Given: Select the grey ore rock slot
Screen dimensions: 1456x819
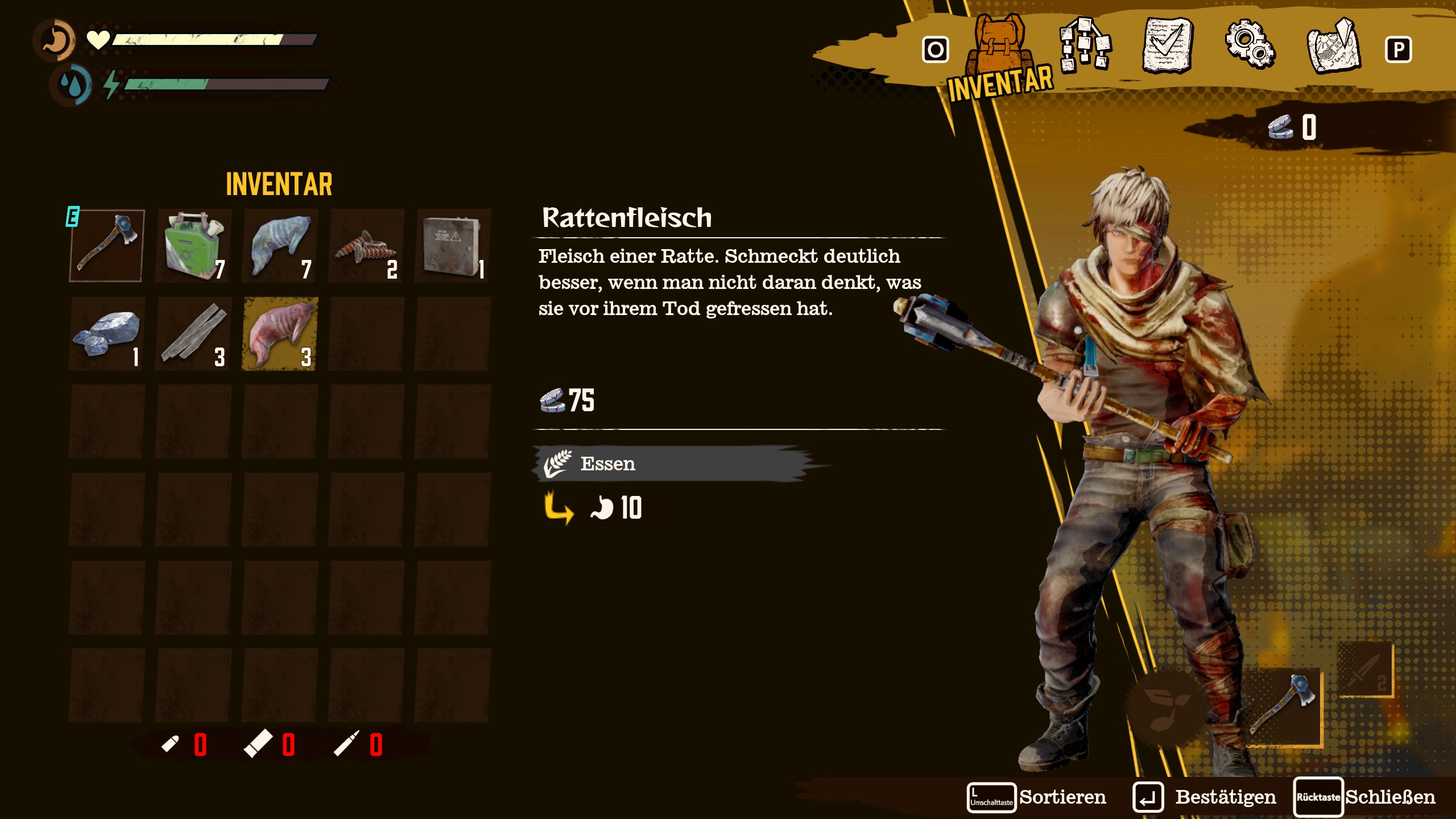Looking at the screenshot, I should [107, 334].
